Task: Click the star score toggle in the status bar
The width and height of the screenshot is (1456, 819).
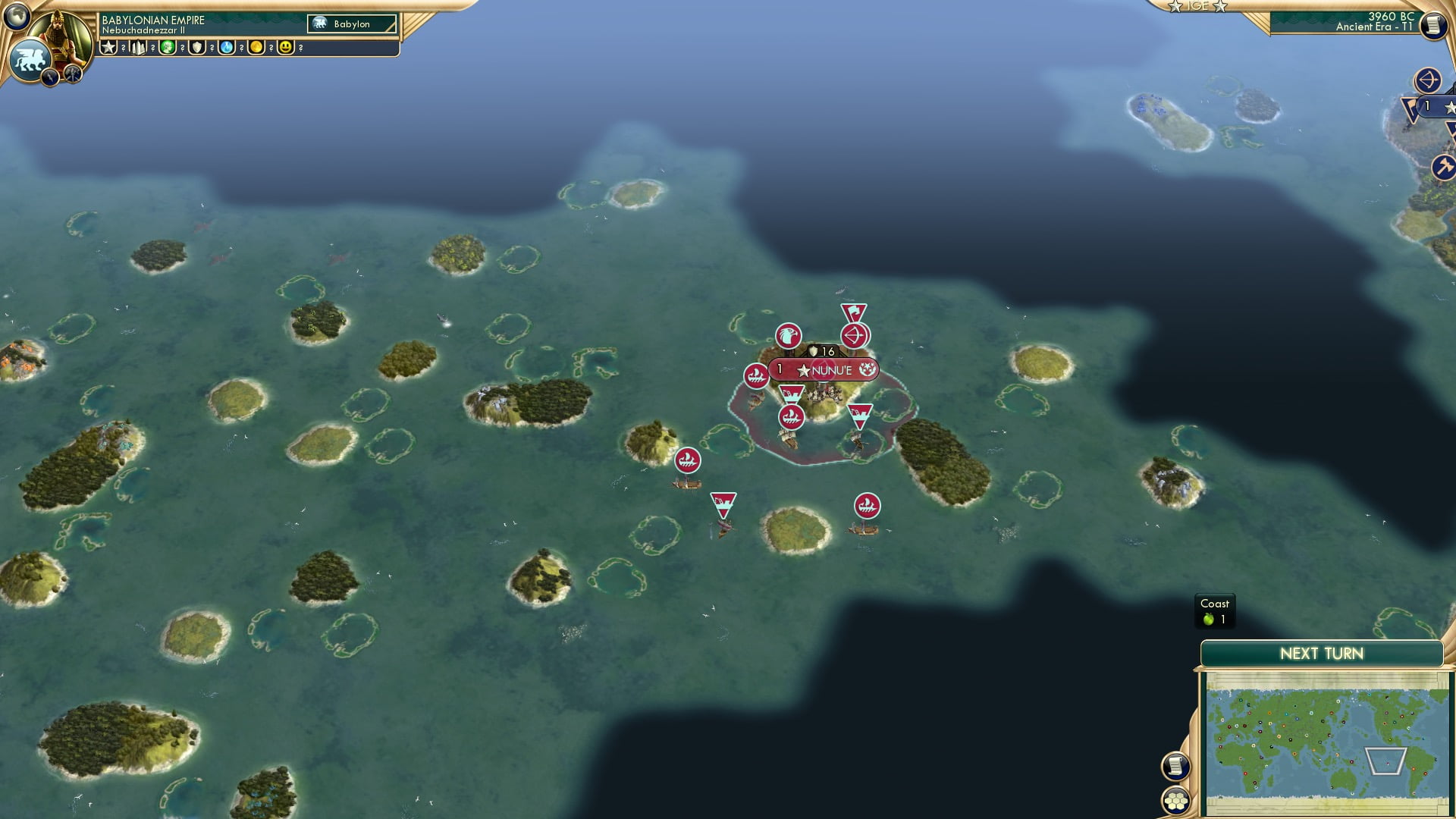Action: pos(108,47)
